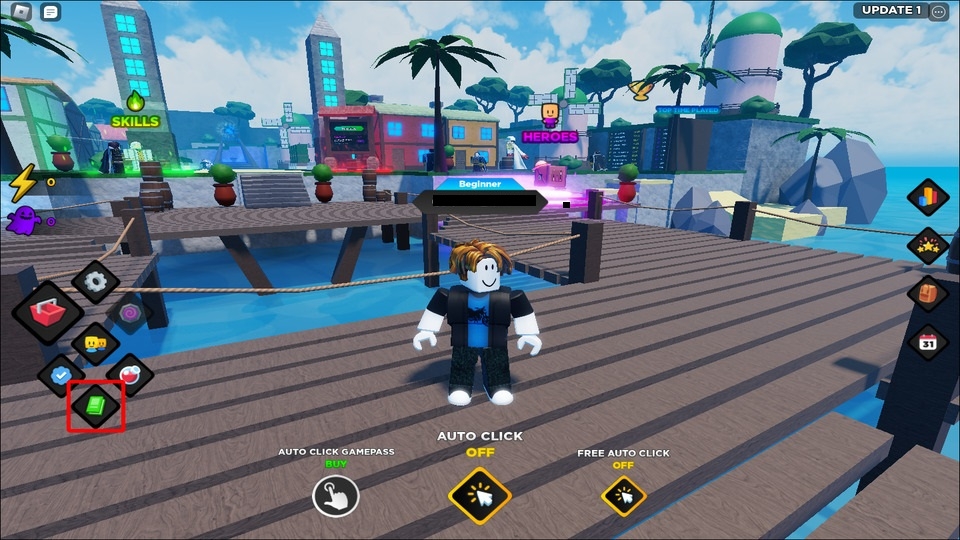Open the three stars icon
Viewport: 960px width, 540px height.
coord(927,245)
